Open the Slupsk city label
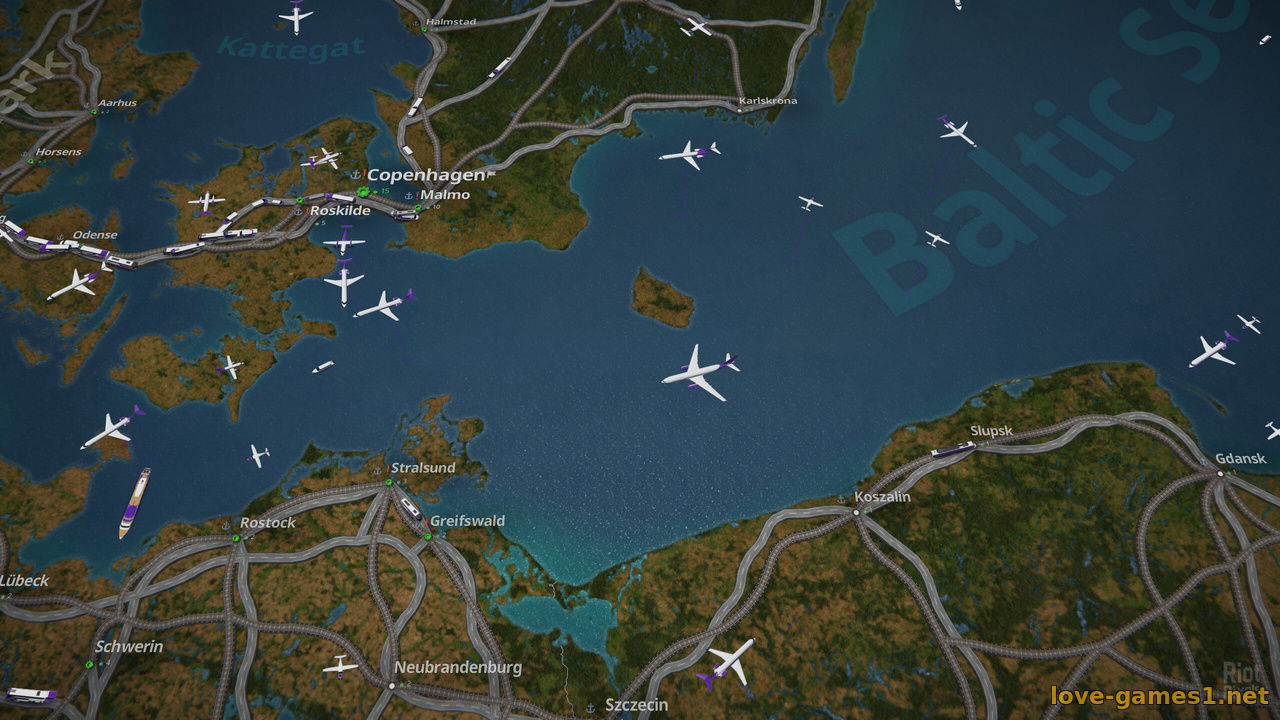The height and width of the screenshot is (720, 1280). tap(991, 431)
